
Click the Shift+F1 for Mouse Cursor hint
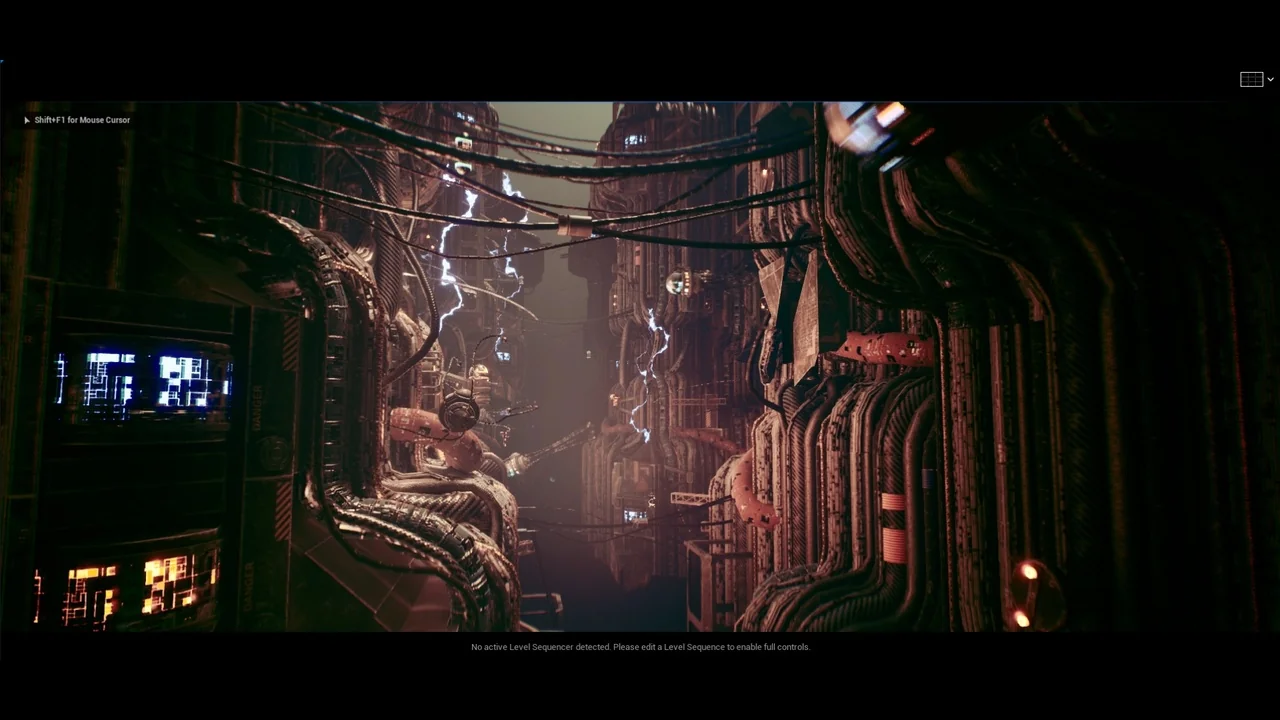82,120
